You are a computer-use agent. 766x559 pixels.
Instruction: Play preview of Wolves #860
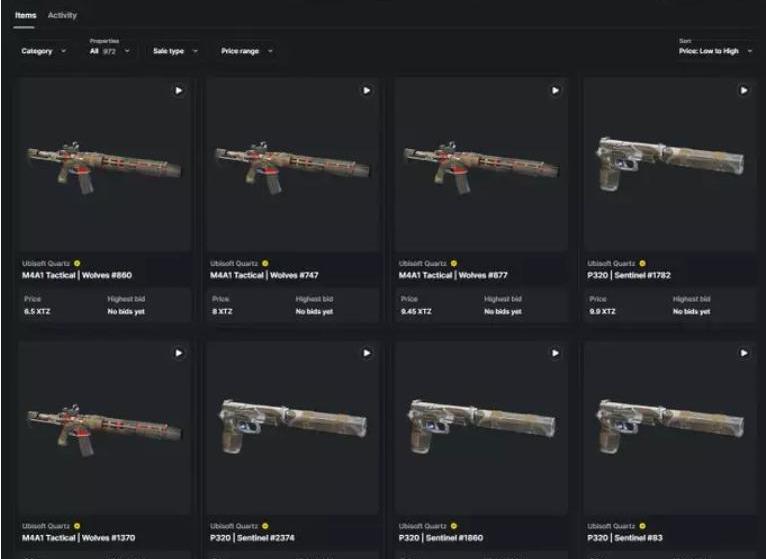(178, 90)
